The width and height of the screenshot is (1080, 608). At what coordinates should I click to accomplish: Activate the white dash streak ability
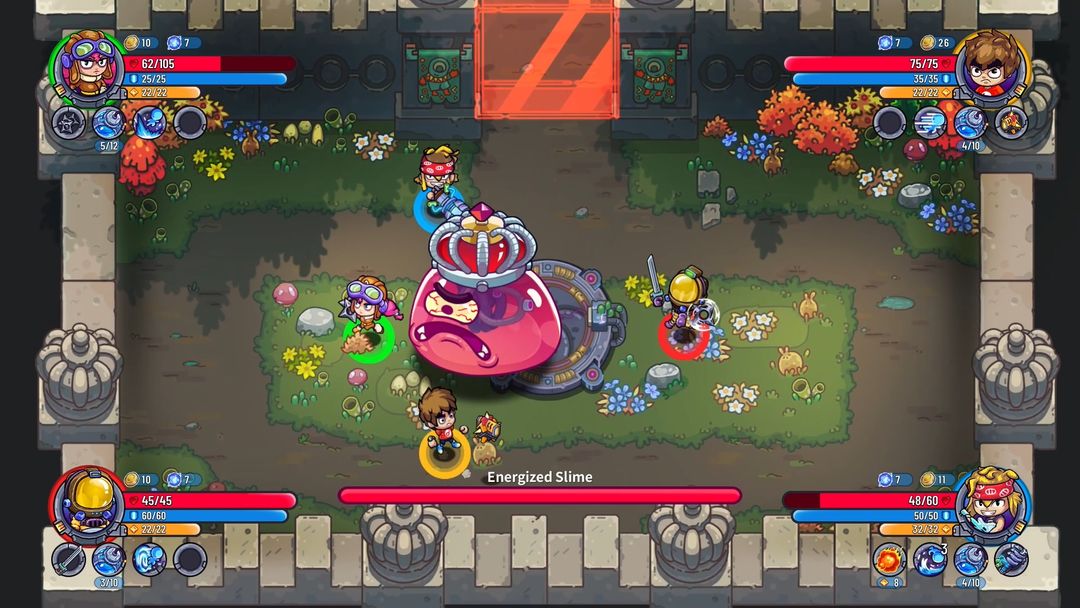coord(930,123)
